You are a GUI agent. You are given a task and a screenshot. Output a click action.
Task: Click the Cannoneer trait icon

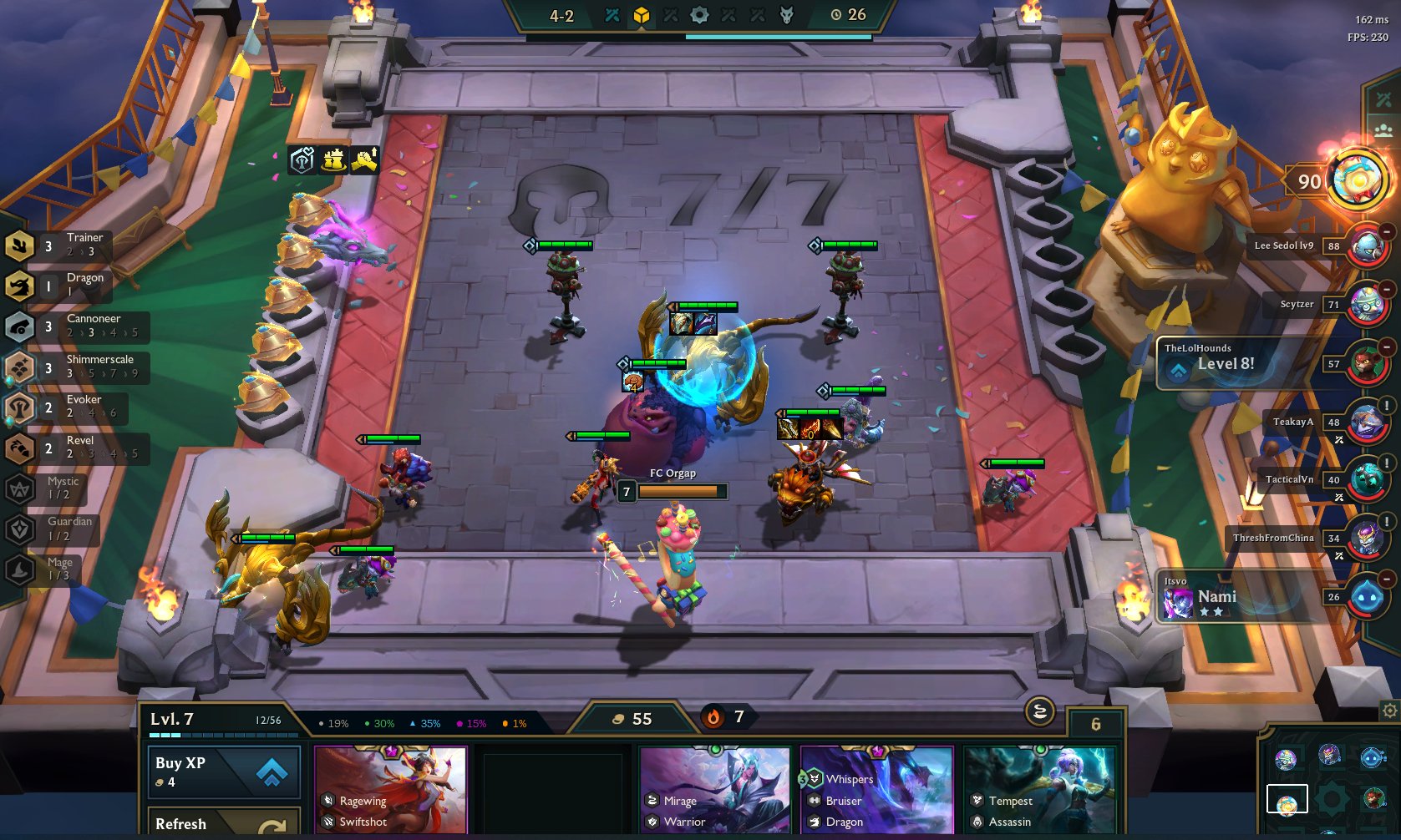click(x=18, y=326)
